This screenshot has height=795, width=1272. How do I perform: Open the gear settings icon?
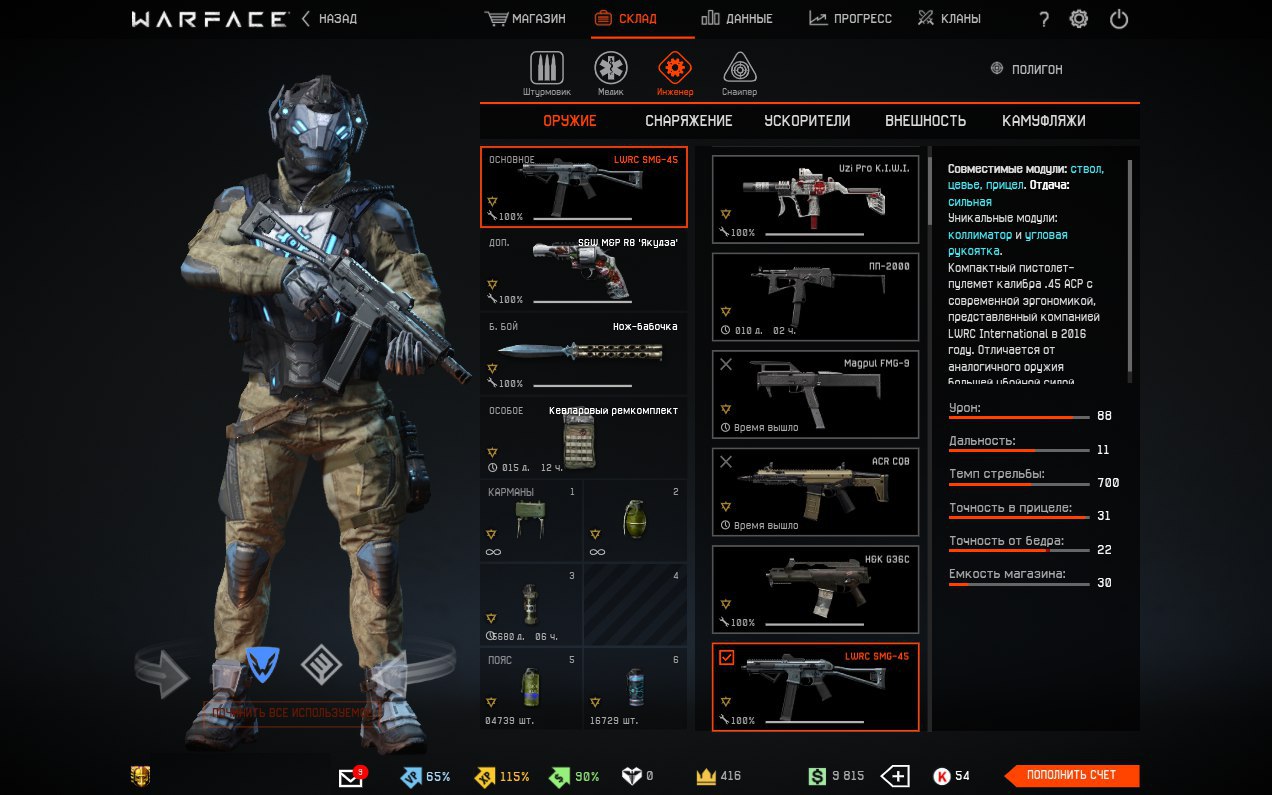(x=1079, y=19)
